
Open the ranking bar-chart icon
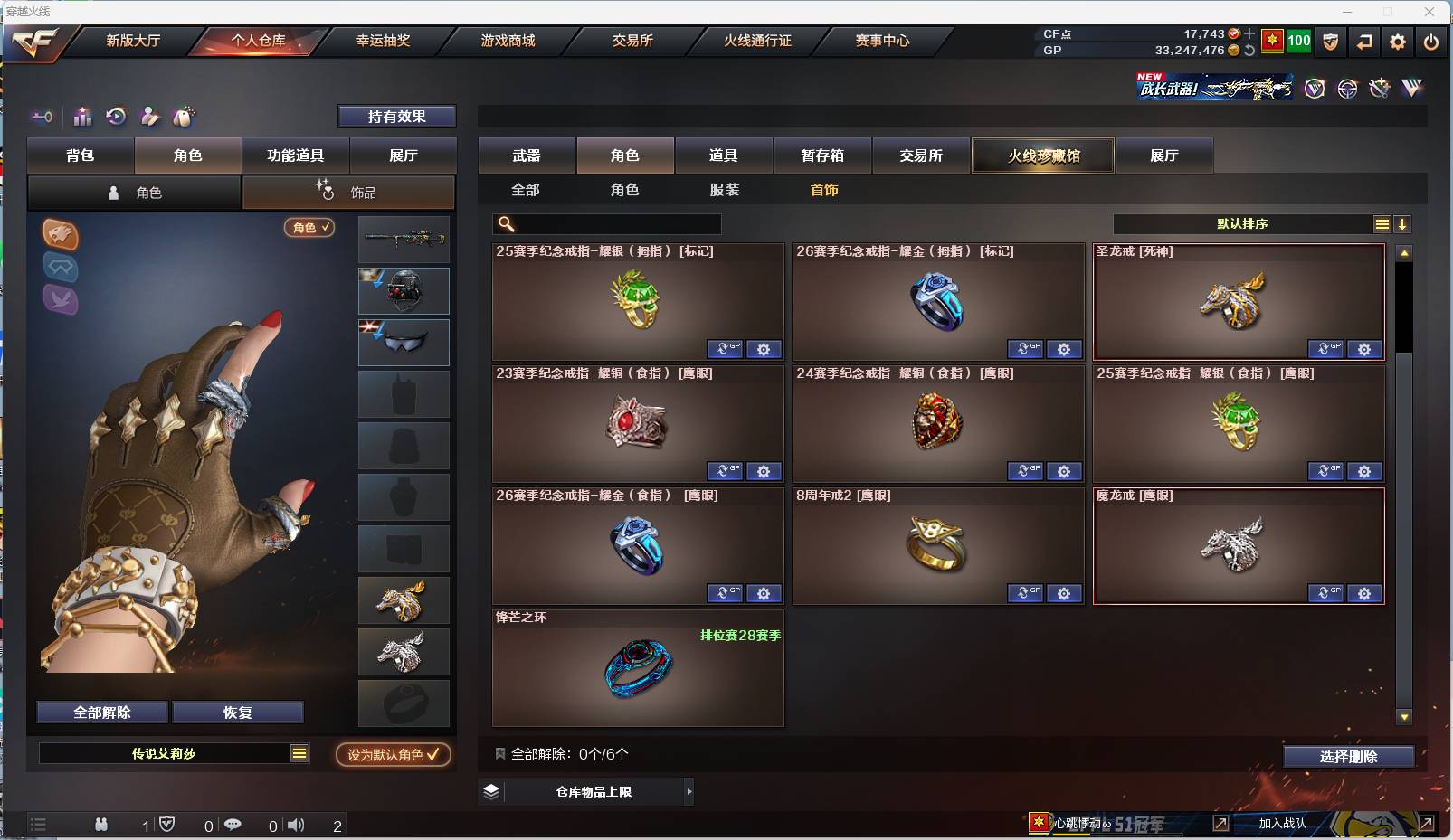pos(81,116)
